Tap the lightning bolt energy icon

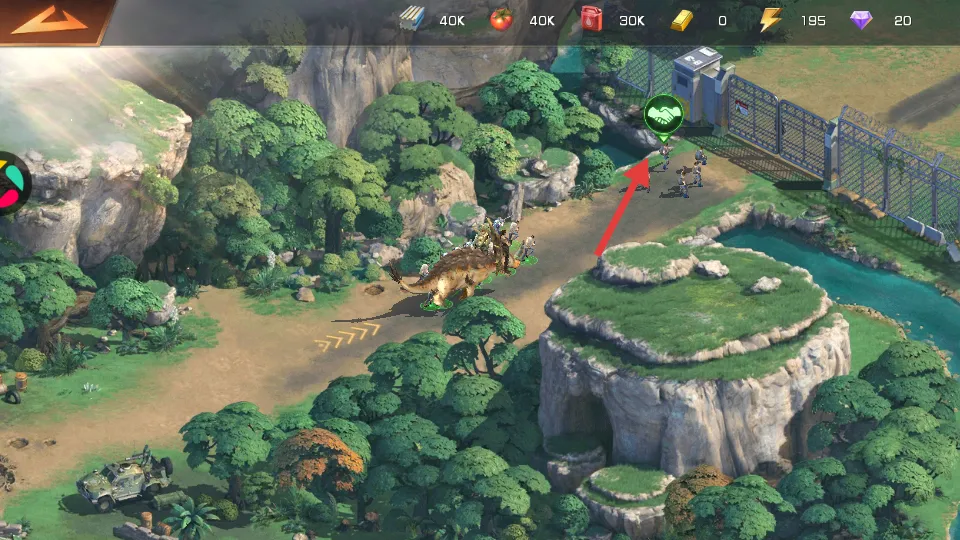[x=770, y=20]
